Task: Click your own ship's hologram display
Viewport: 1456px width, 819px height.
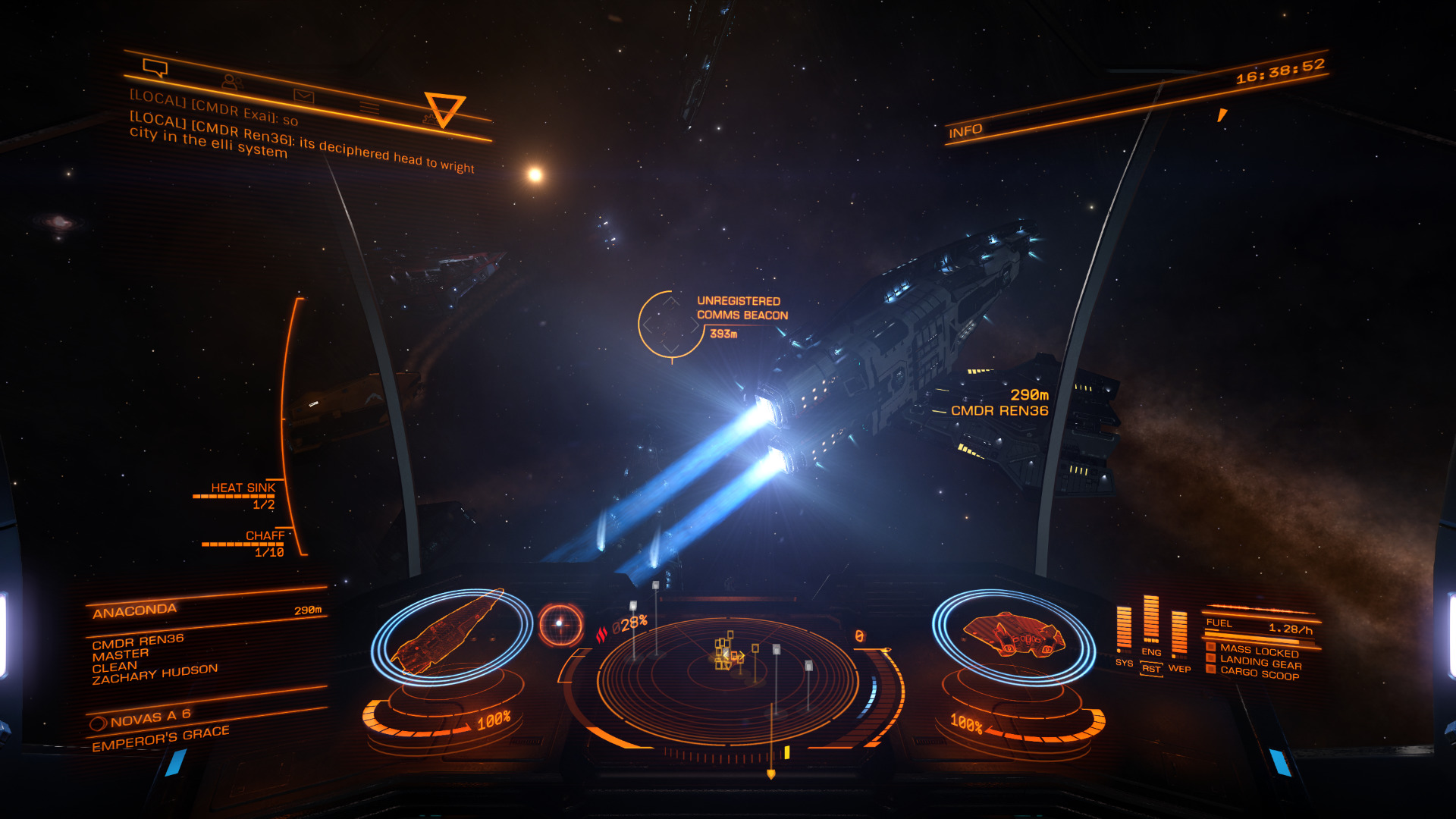Action: click(1013, 635)
